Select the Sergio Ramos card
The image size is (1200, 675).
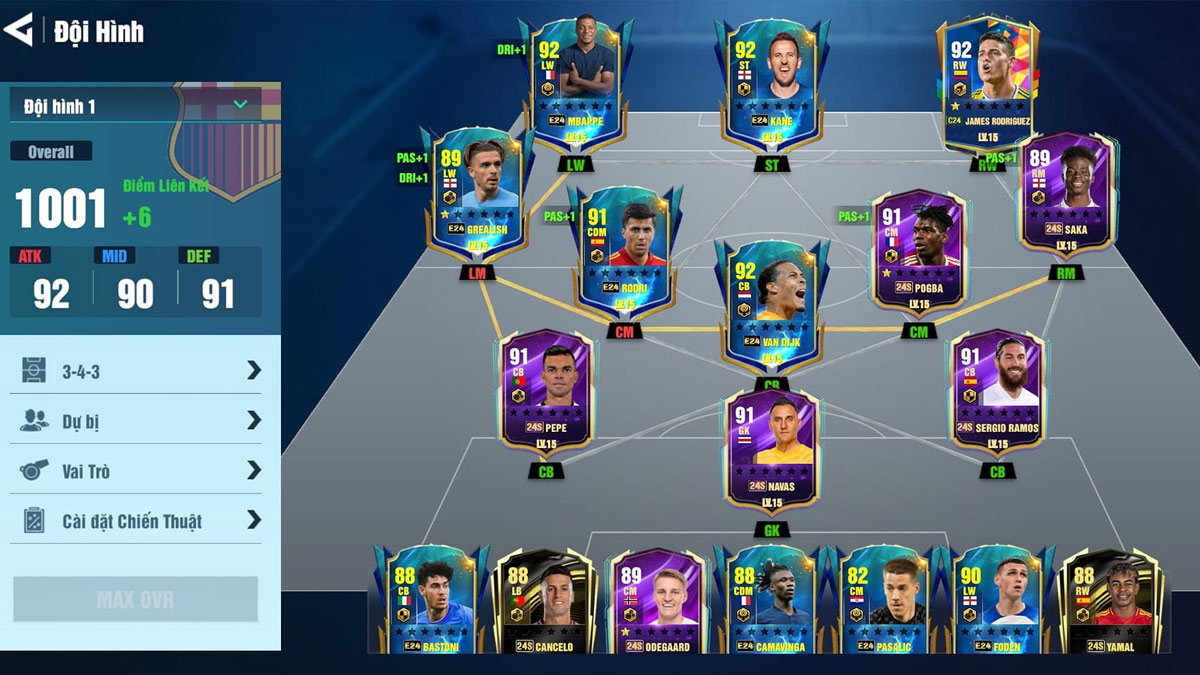997,392
